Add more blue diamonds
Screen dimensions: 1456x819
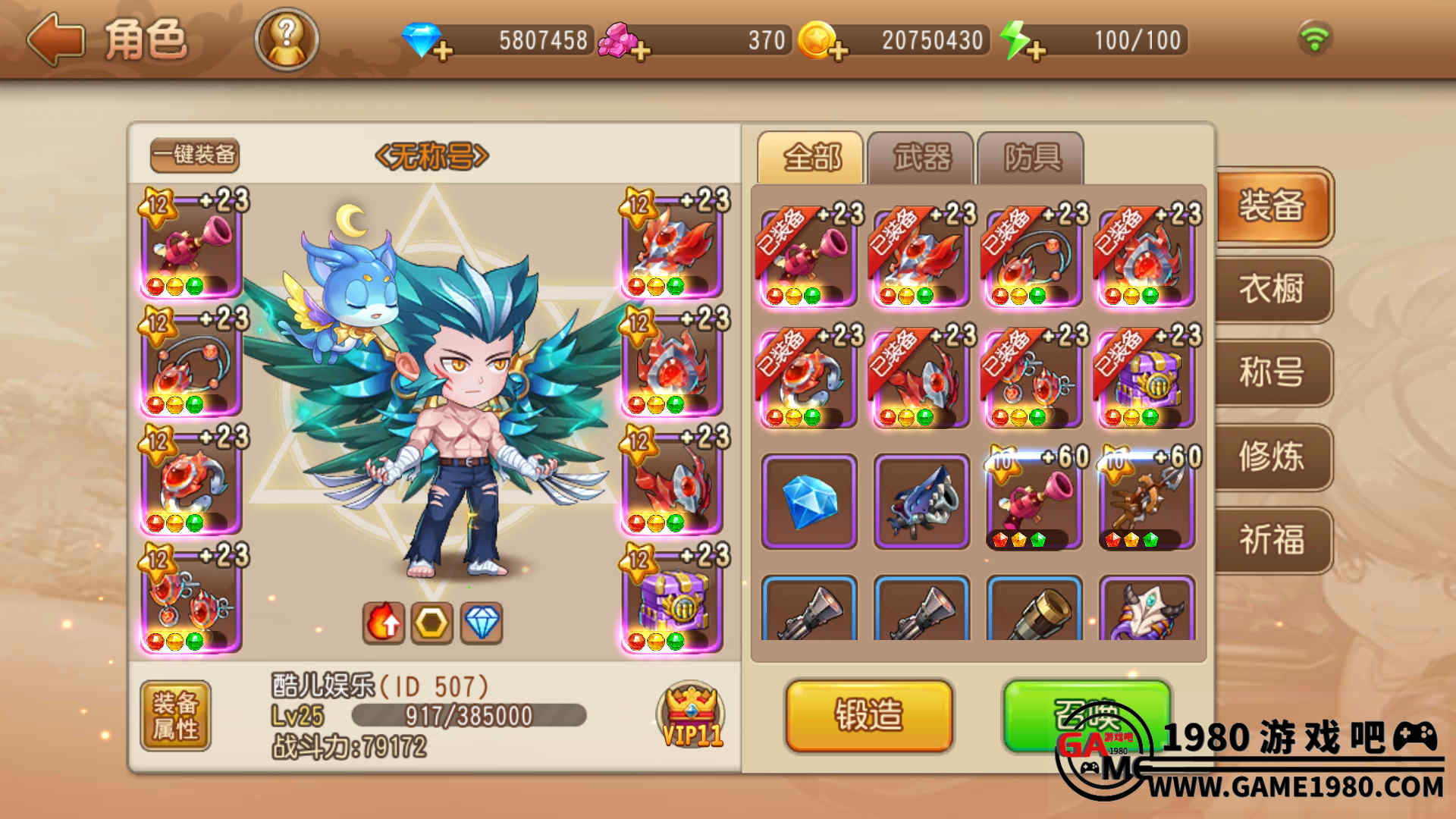(x=443, y=52)
